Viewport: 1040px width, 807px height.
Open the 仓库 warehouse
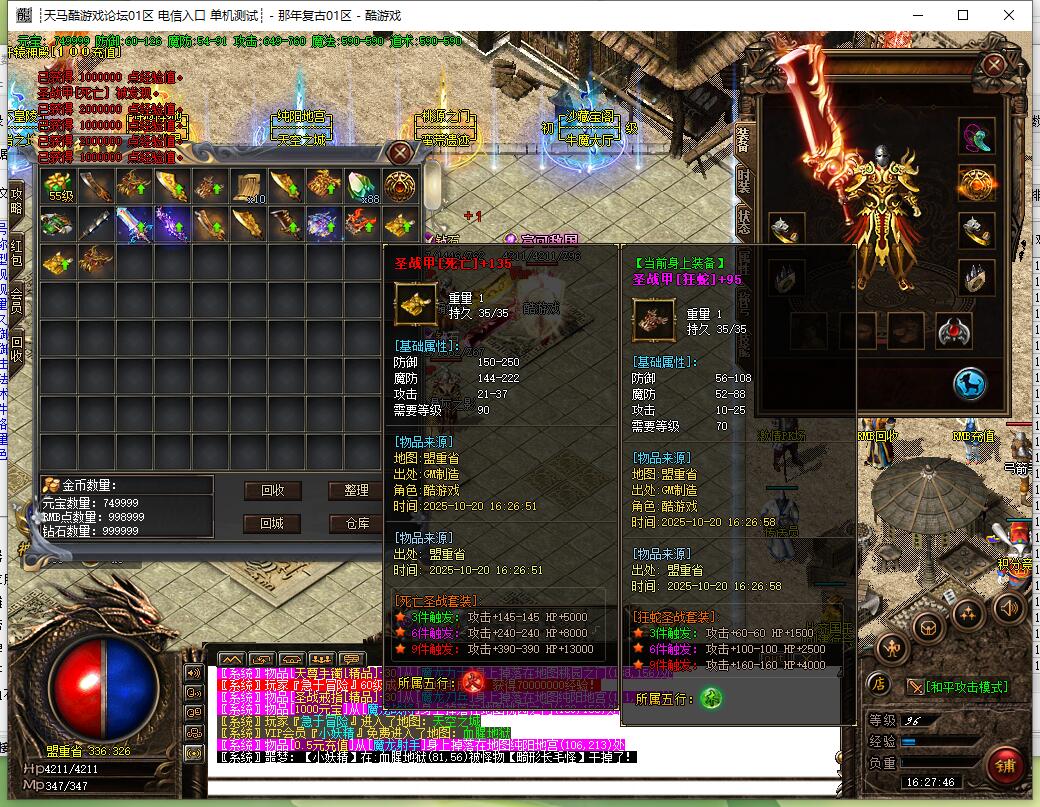[x=356, y=523]
